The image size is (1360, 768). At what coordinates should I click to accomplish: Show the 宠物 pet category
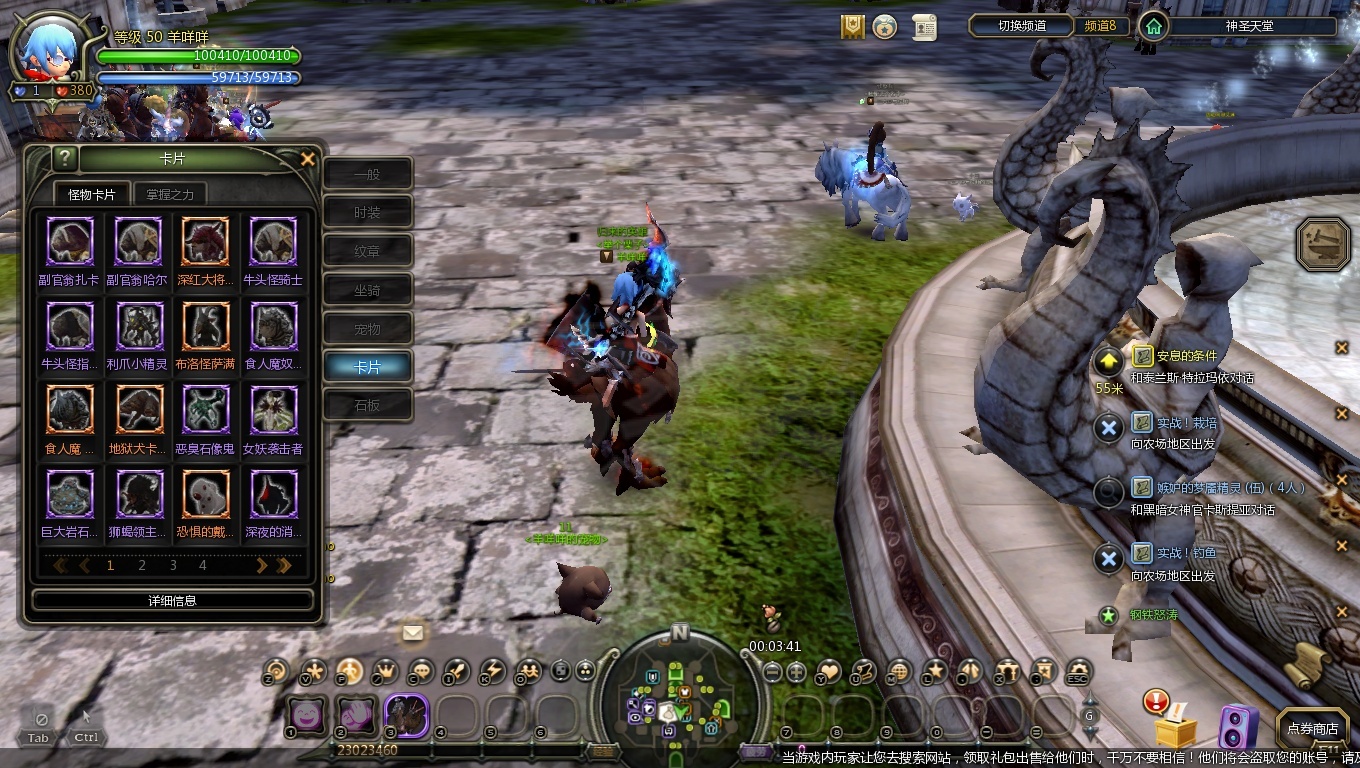pyautogui.click(x=367, y=329)
